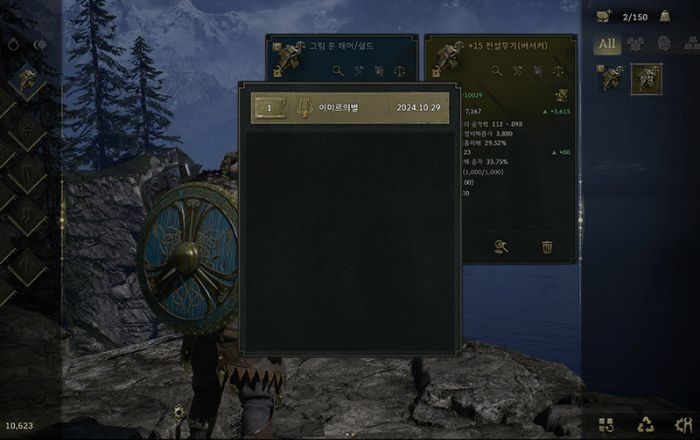This screenshot has height=440, width=700.
Task: Select the fingerprint category filter tab
Action: [x=663, y=44]
